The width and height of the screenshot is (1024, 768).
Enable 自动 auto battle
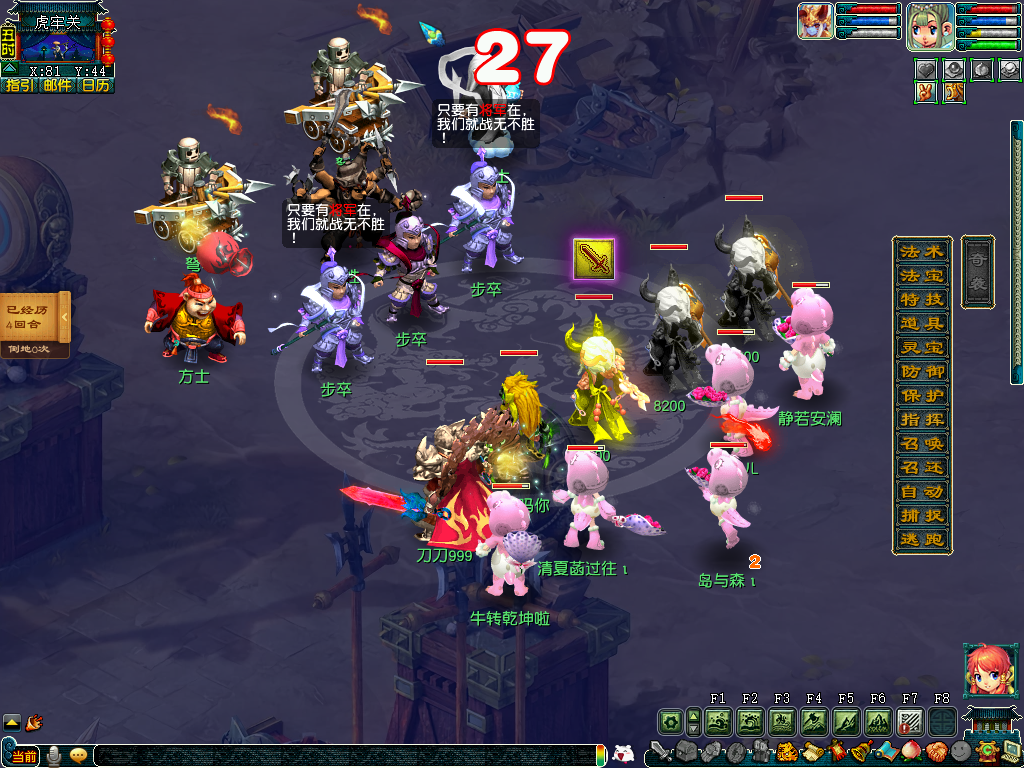point(907,492)
